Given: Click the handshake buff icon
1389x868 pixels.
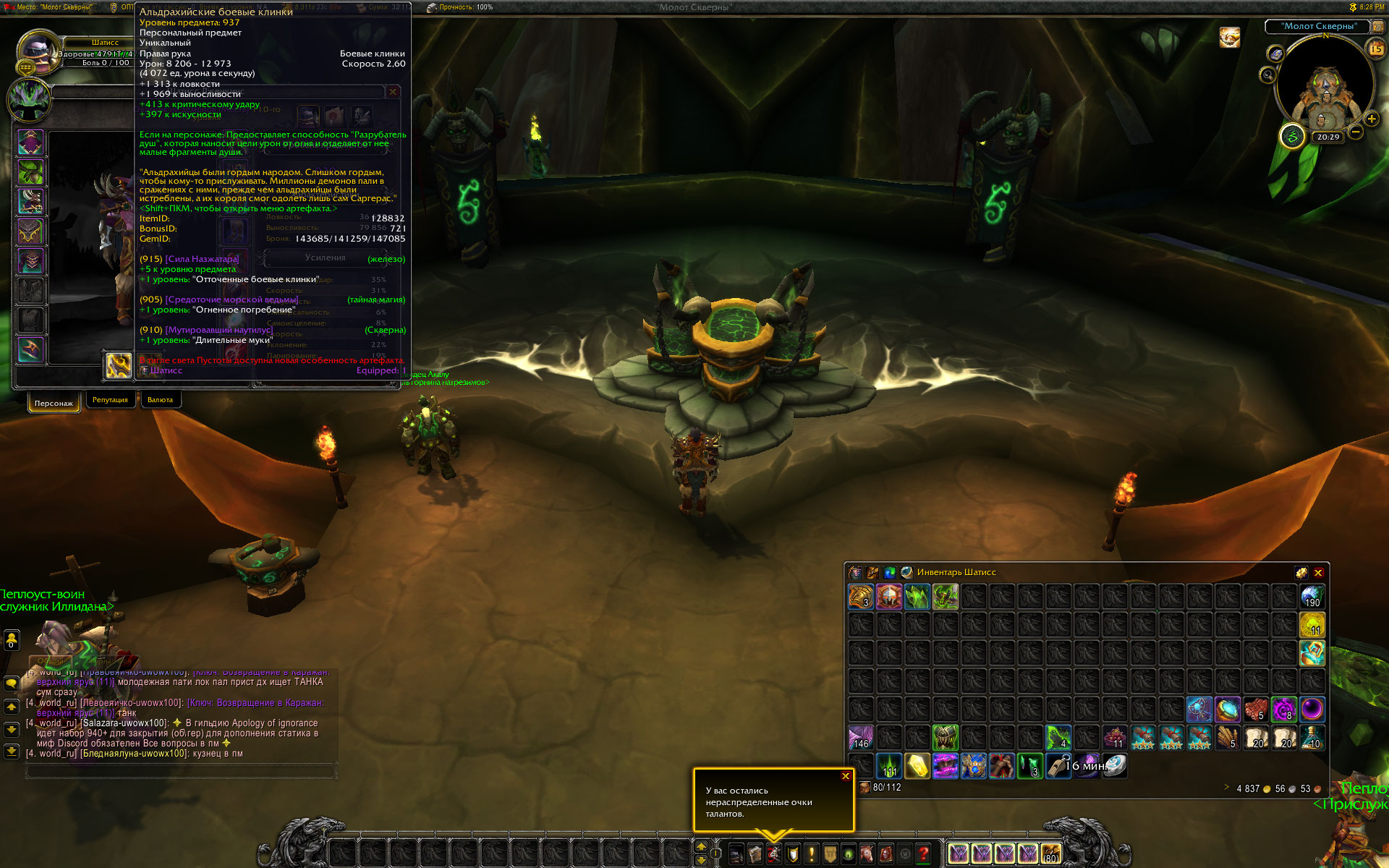Looking at the screenshot, I should pos(1230,36).
